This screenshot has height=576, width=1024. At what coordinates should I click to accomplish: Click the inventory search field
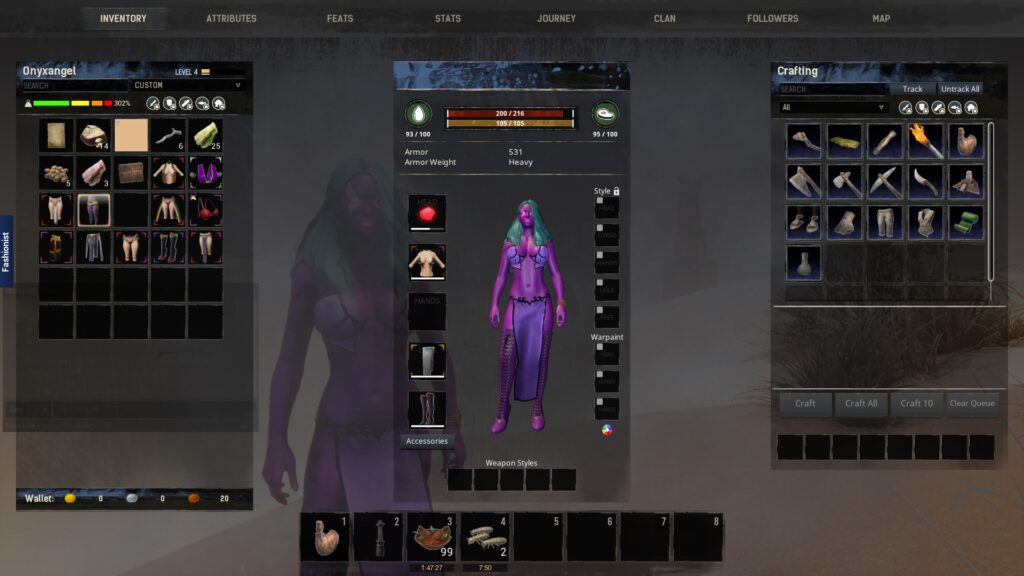click(x=75, y=85)
